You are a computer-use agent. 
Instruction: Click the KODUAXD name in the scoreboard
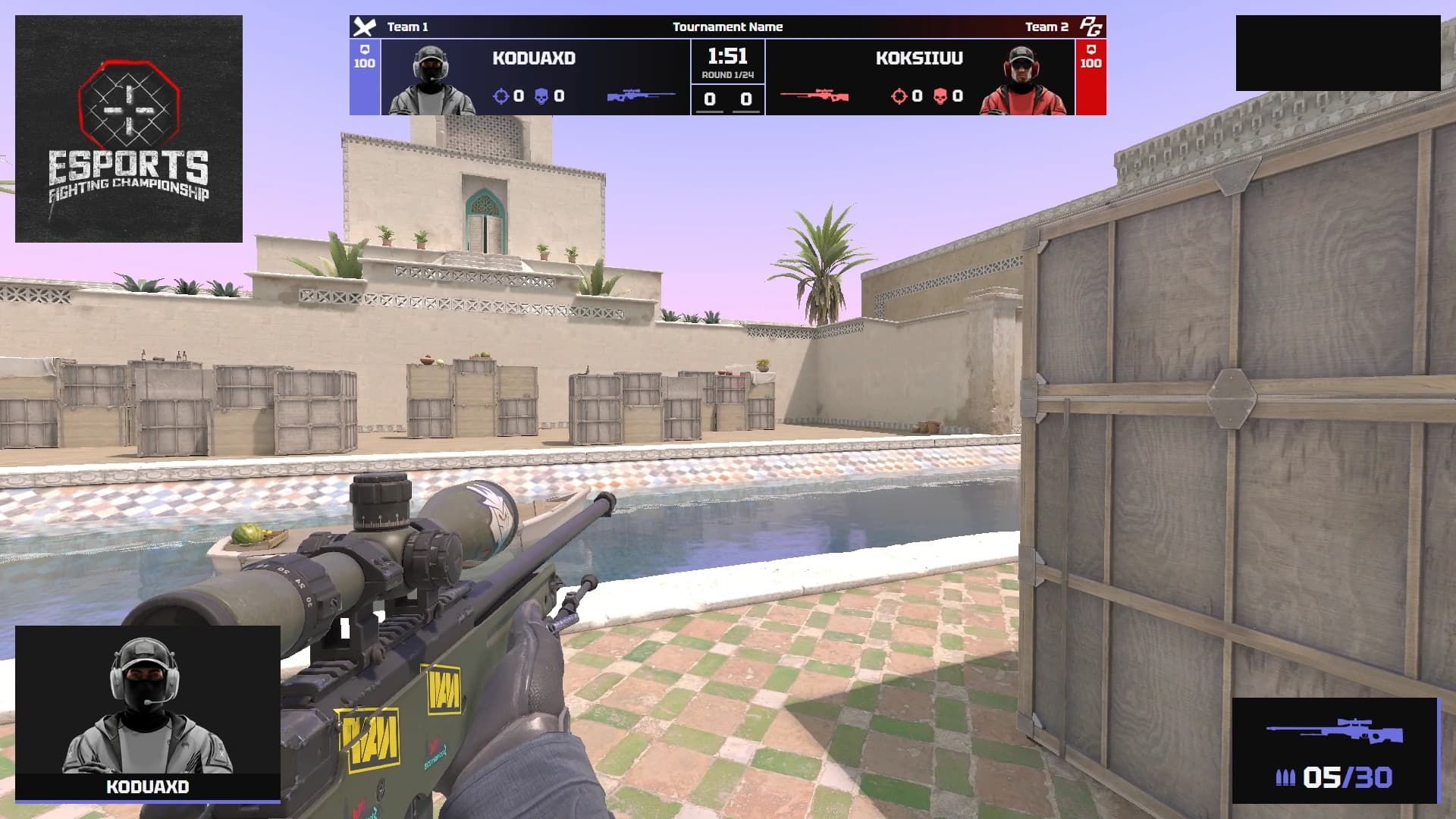click(x=534, y=58)
